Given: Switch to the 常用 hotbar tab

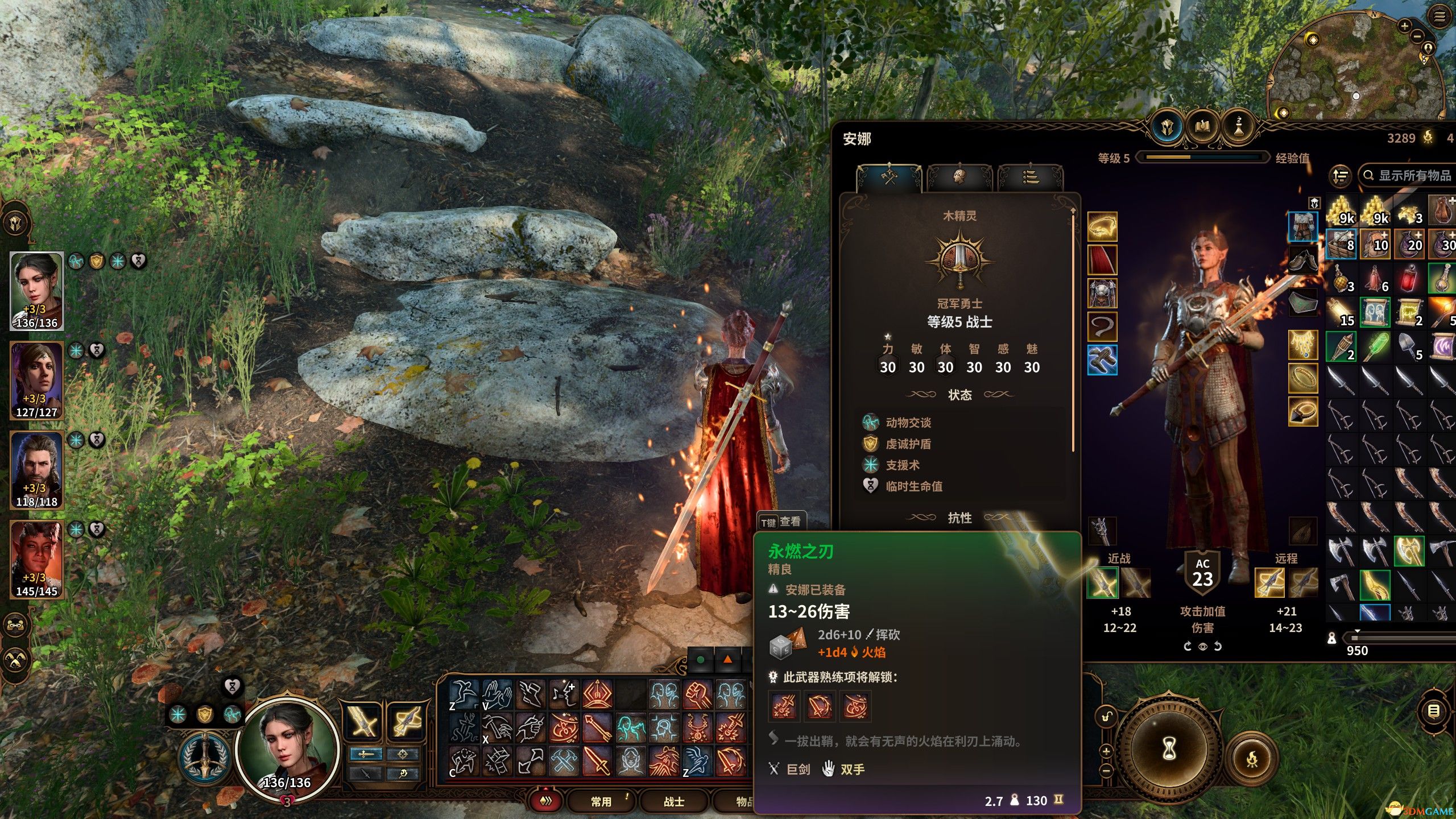Looking at the screenshot, I should click(x=601, y=801).
